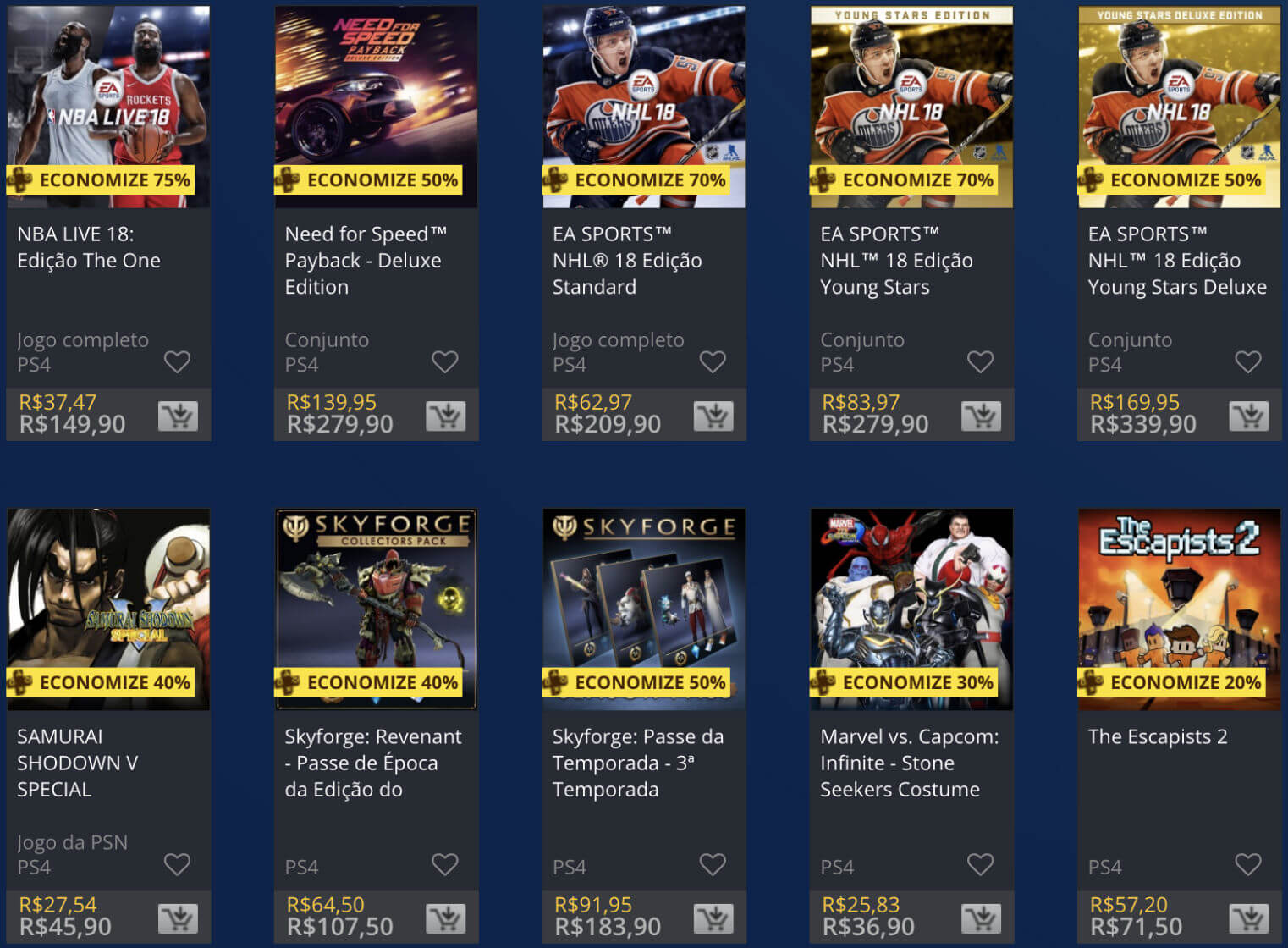Favorite NHL 18 Young Stars Deluxe edition
The width and height of the screenshot is (1288, 948).
coord(1248,361)
